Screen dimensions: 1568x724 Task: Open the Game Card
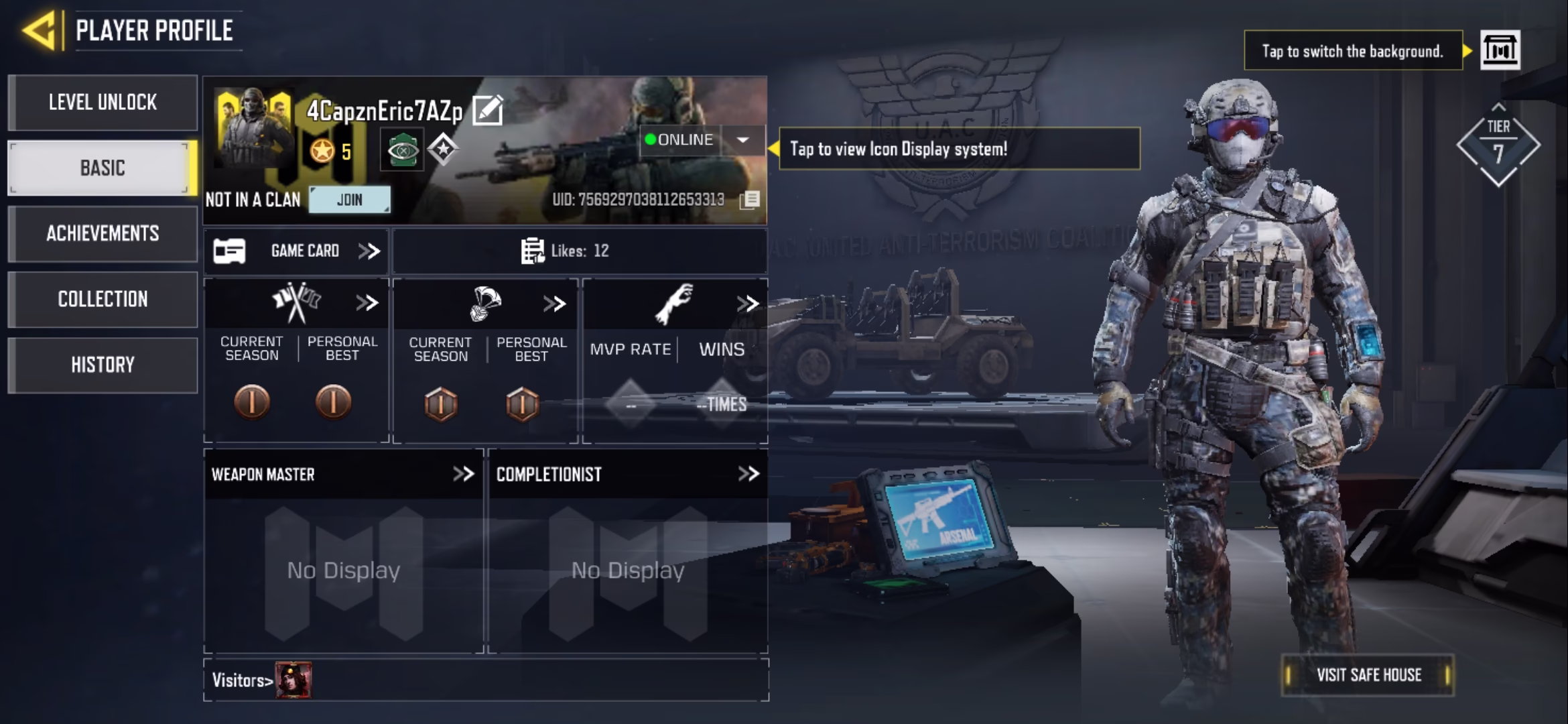point(296,251)
